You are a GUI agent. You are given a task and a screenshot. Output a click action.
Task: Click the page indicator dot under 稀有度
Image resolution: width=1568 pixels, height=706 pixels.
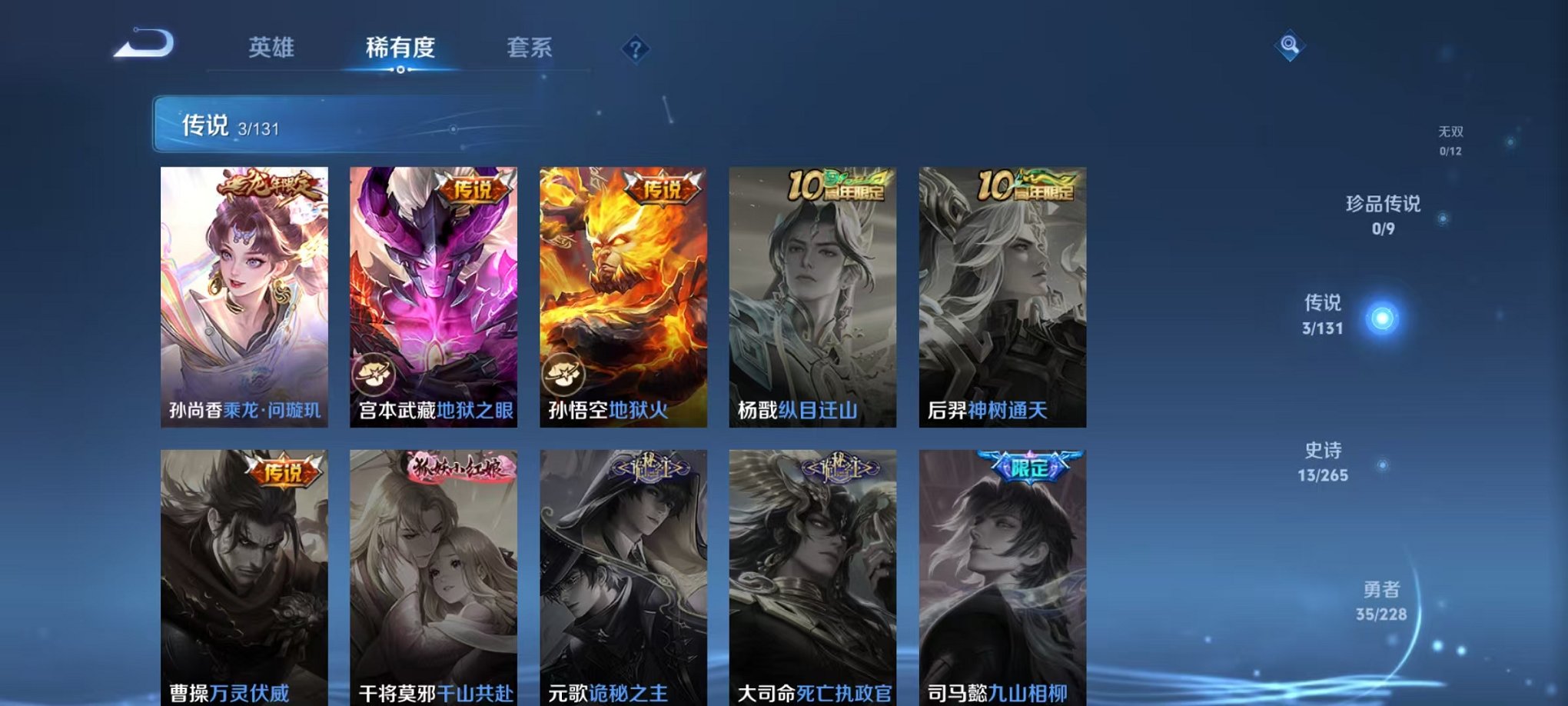tap(399, 70)
